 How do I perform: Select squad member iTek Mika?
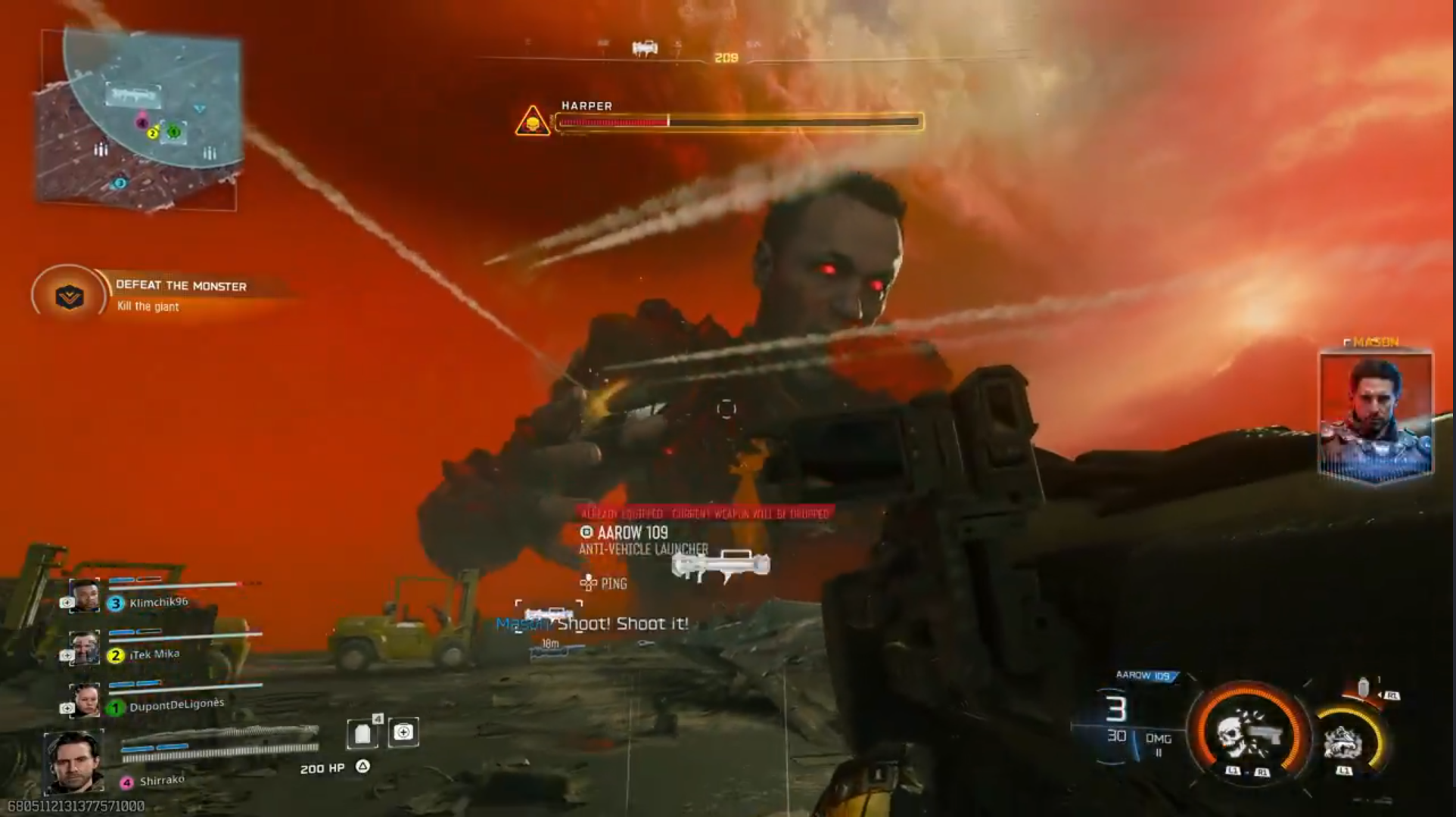154,654
